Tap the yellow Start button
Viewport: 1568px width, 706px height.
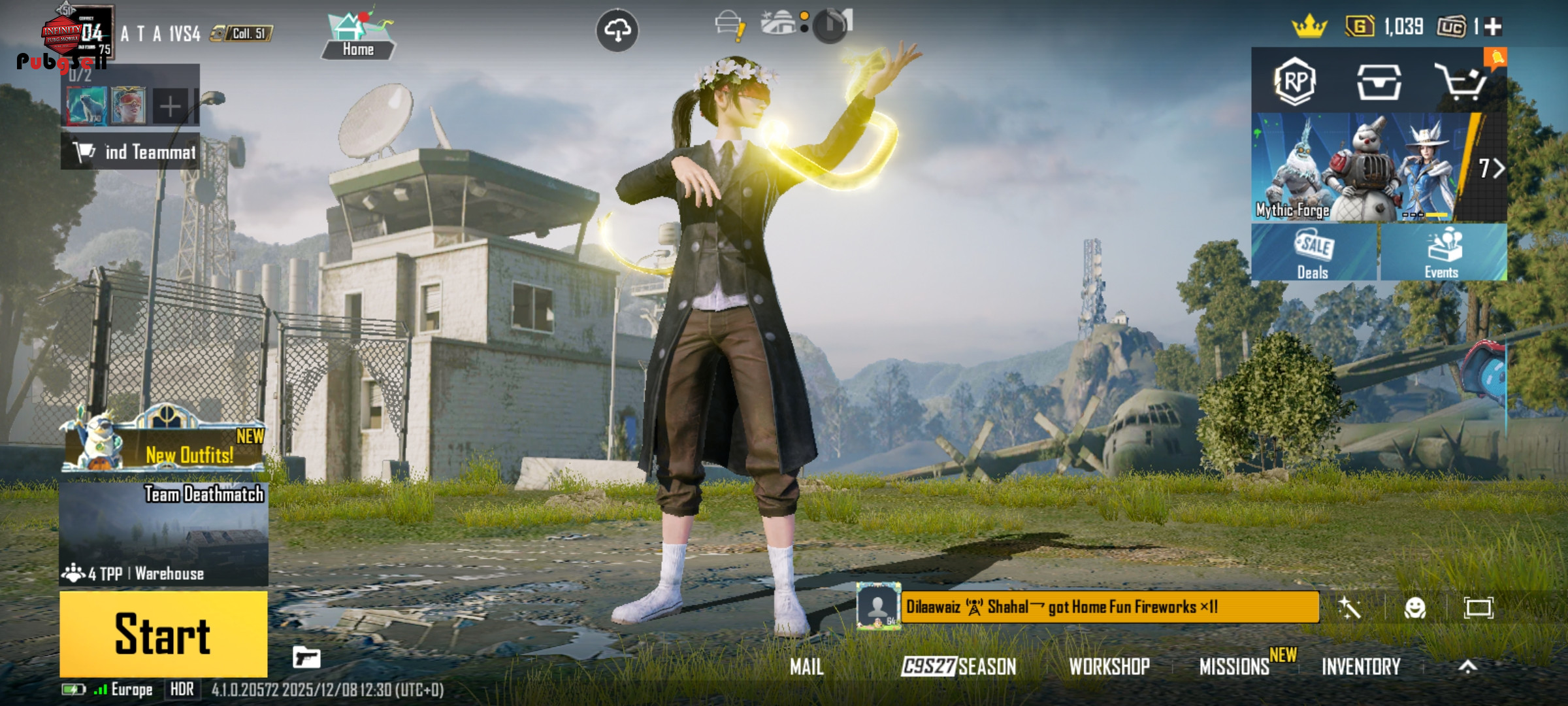coord(163,633)
